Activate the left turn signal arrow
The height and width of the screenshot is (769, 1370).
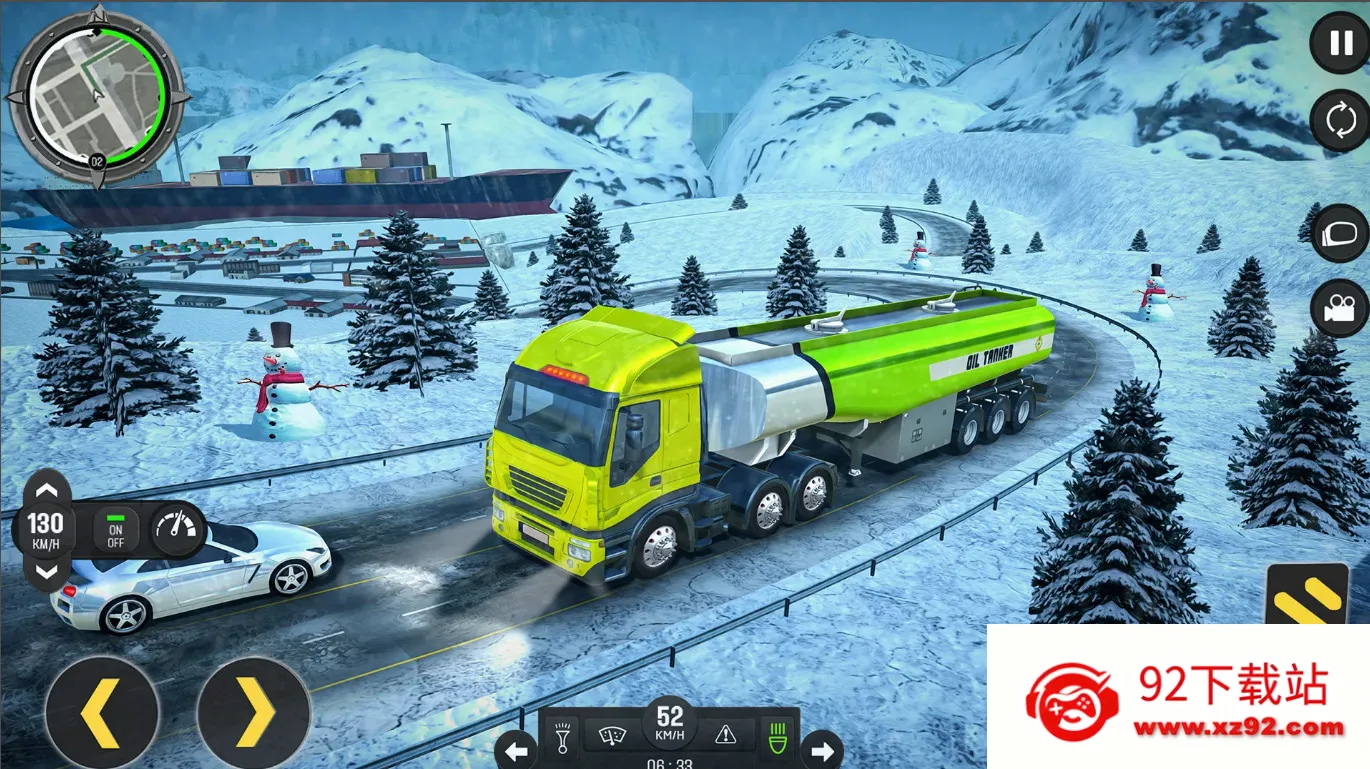coord(516,748)
